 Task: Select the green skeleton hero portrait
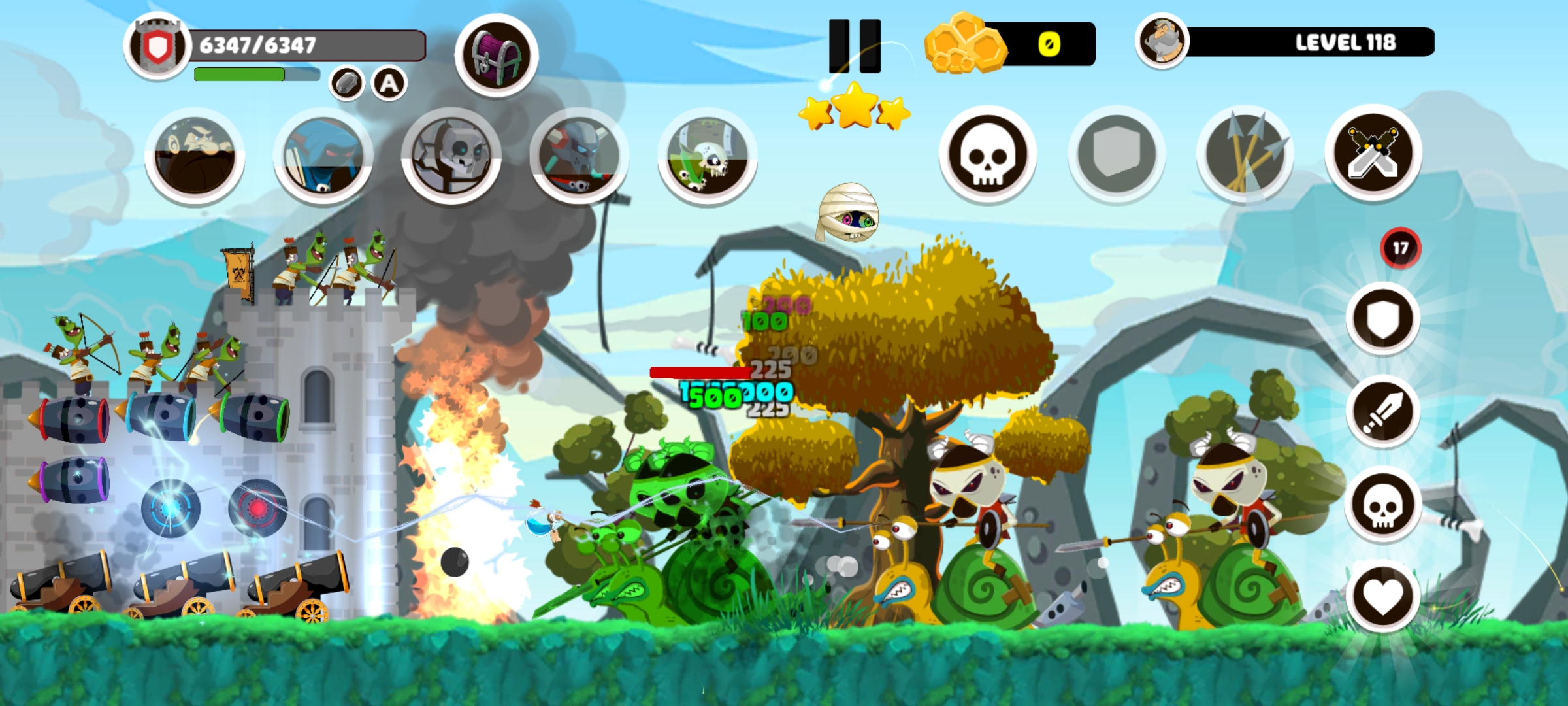(707, 157)
